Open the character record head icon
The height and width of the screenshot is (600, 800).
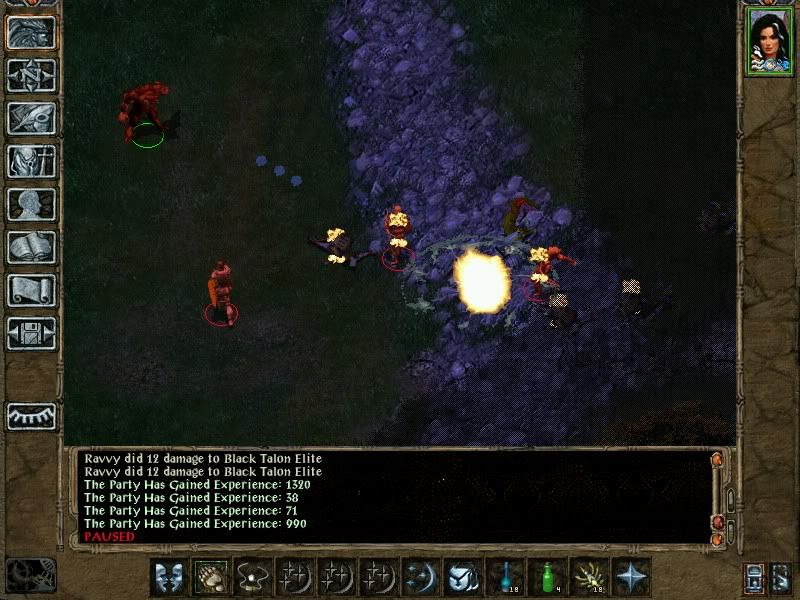coord(31,204)
